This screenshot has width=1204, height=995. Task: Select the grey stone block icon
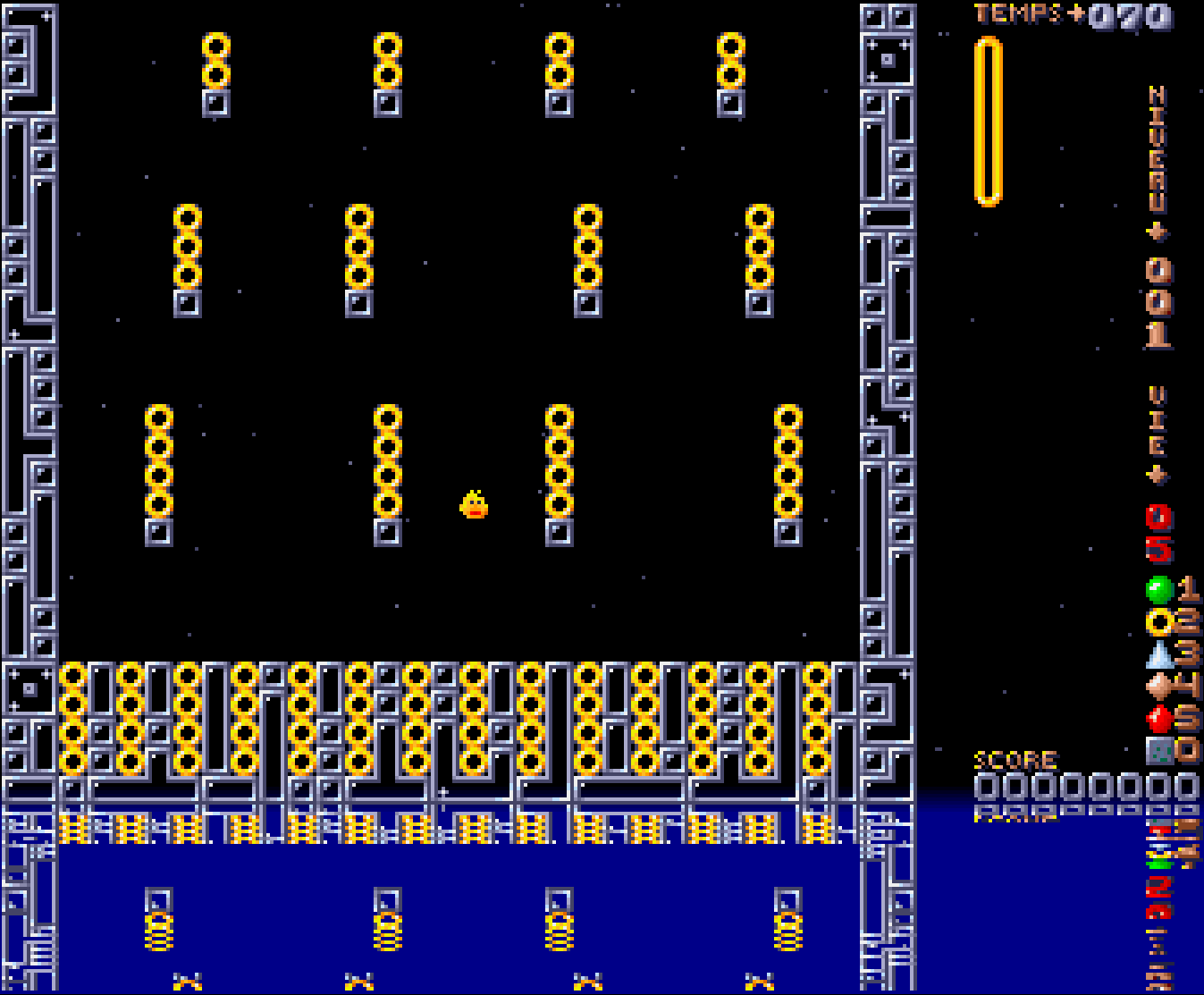pos(1159,751)
